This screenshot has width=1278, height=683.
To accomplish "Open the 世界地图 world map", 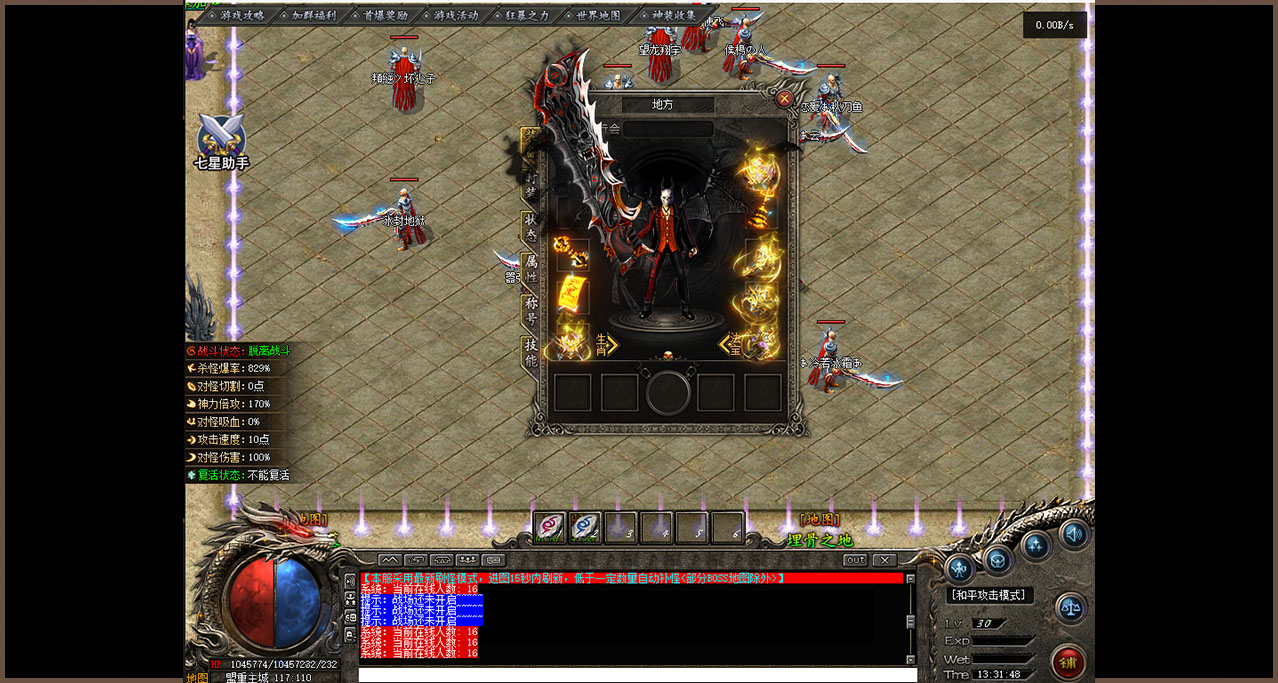I will (598, 16).
